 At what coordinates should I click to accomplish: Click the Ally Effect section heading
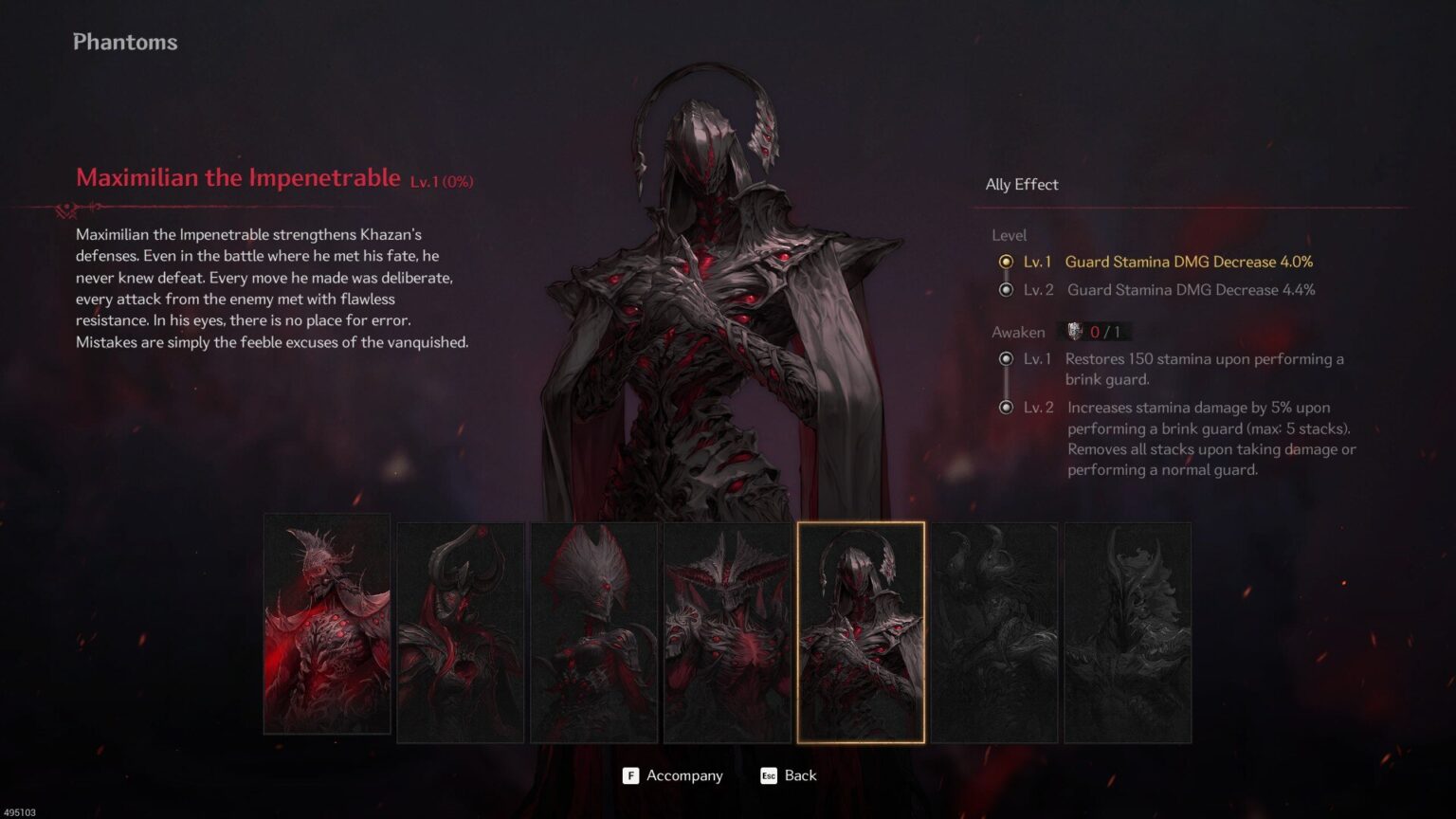[x=1021, y=184]
